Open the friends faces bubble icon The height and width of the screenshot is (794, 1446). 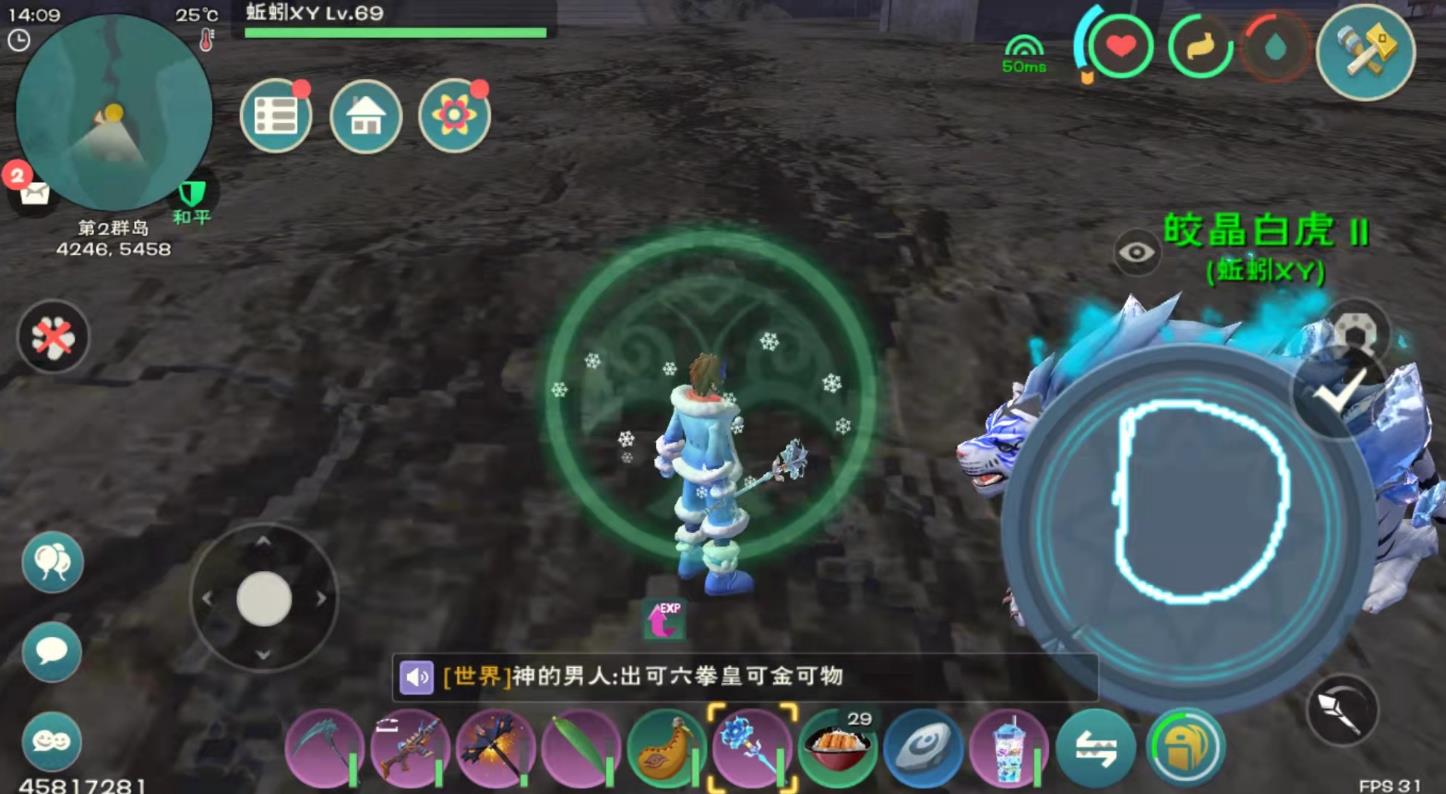52,741
